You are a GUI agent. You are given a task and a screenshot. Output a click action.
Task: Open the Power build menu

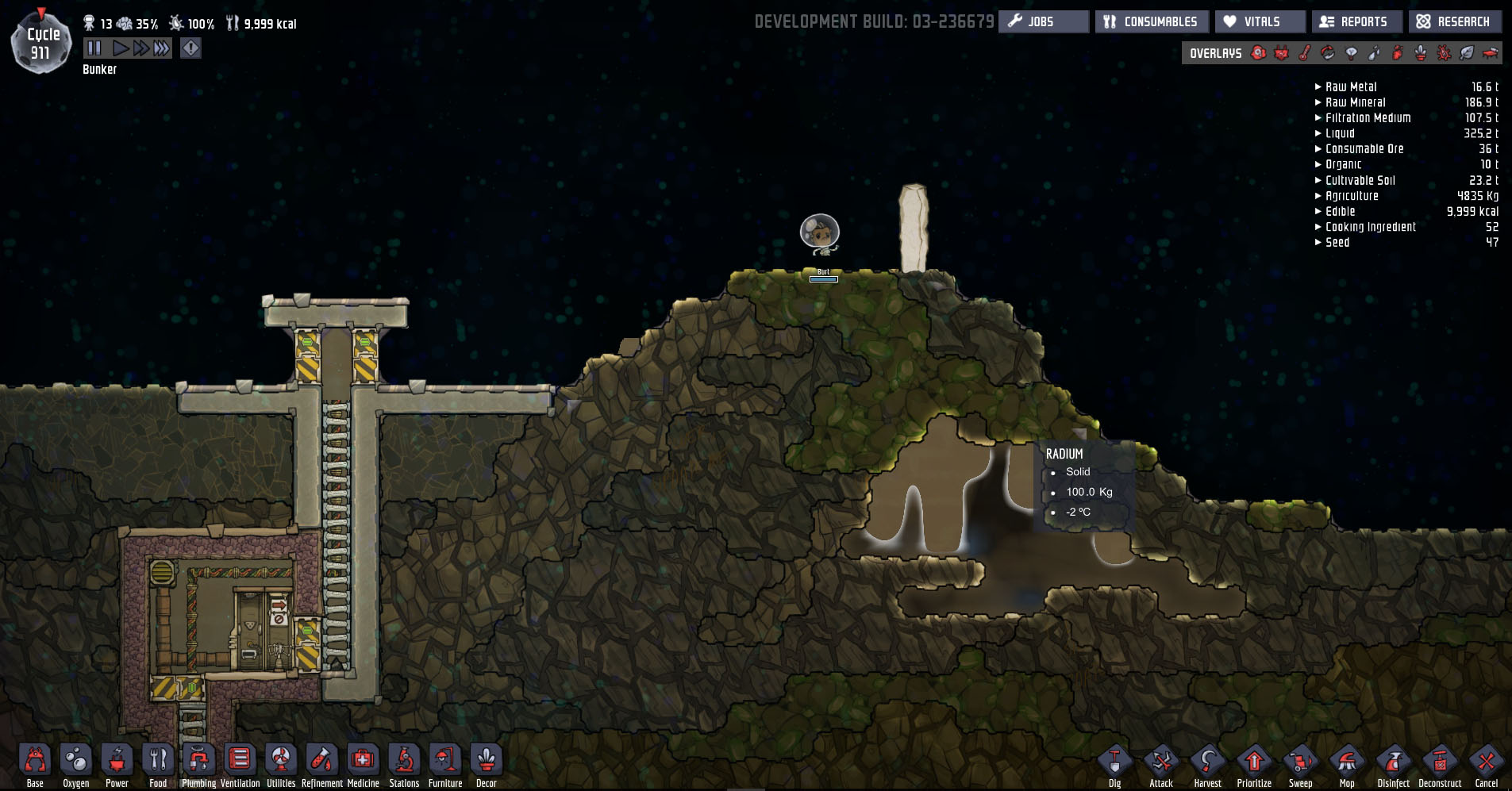pyautogui.click(x=117, y=760)
